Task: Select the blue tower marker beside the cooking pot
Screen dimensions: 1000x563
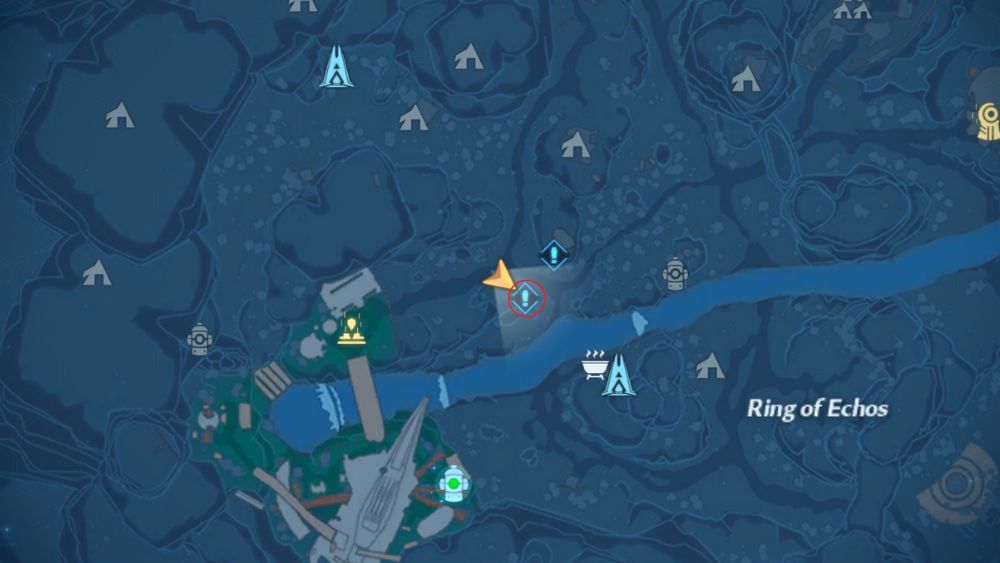Action: [618, 374]
